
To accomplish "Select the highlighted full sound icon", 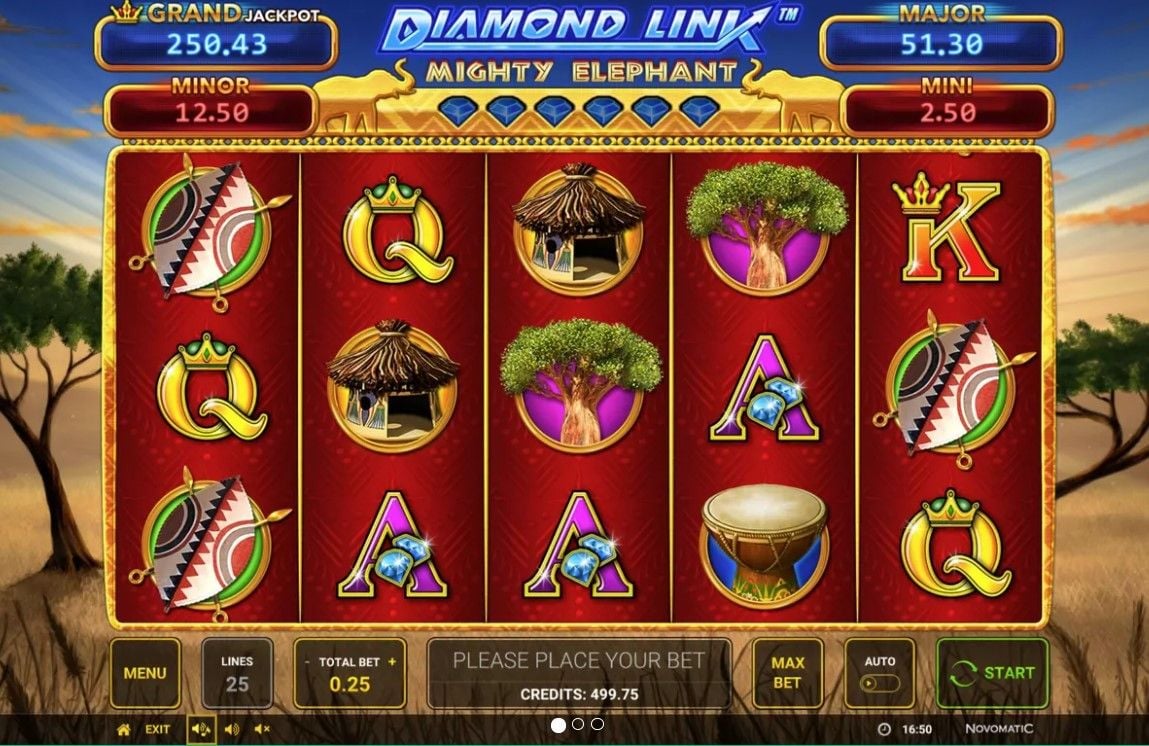I will 201,730.
